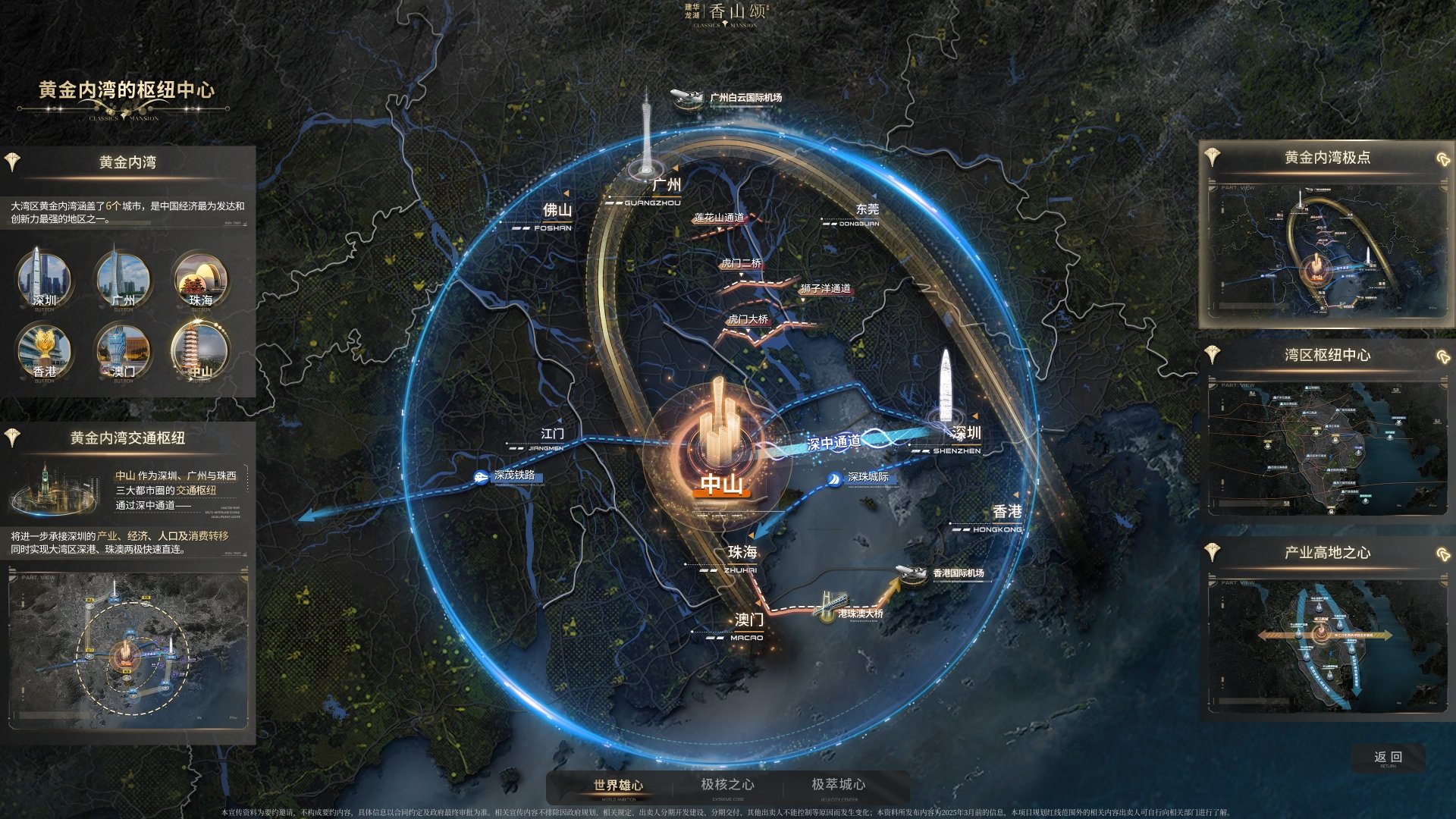Choose the 广州 city icon
The width and height of the screenshot is (1456, 819).
point(123,278)
